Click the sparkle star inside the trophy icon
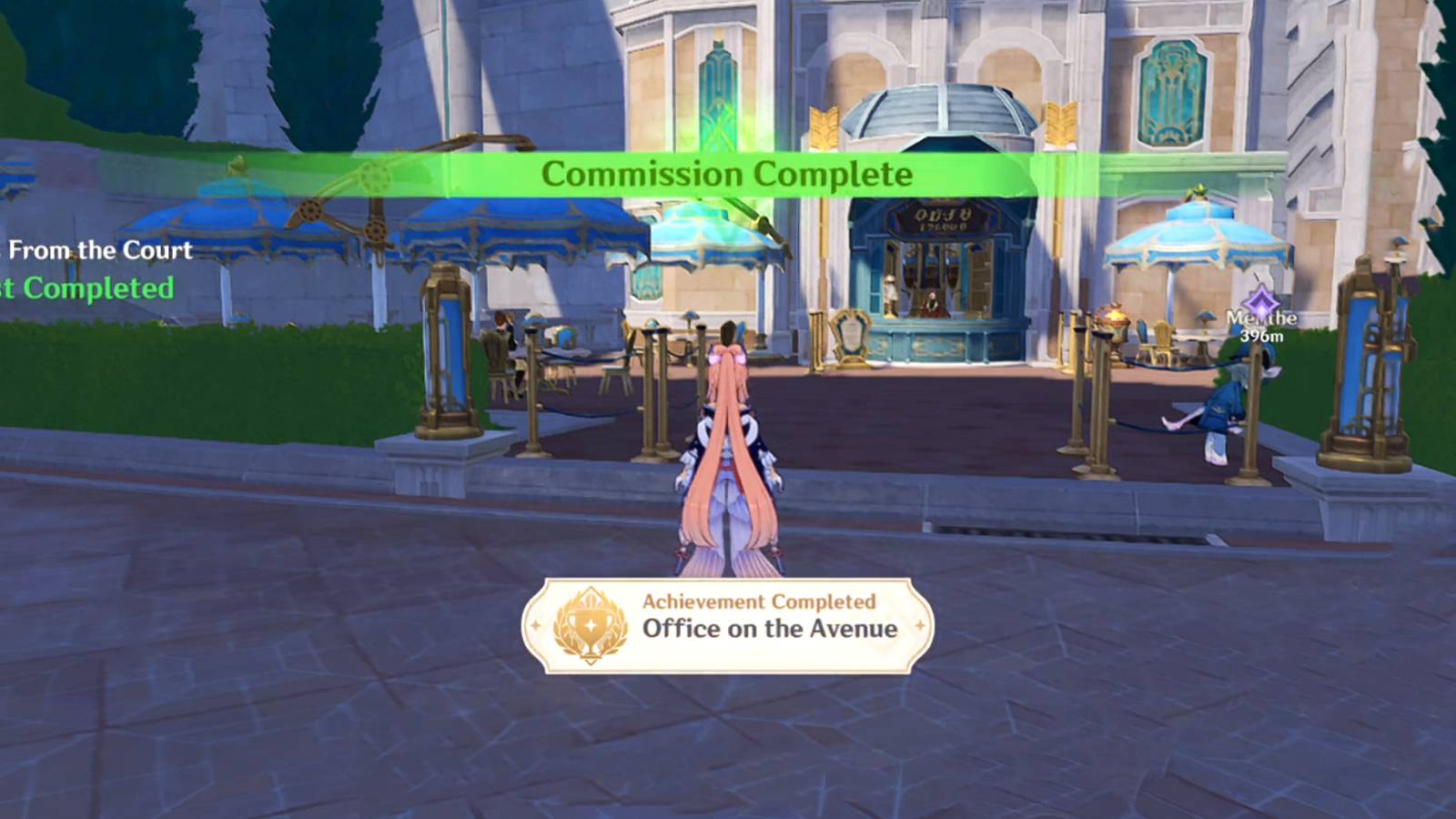 pyautogui.click(x=590, y=623)
